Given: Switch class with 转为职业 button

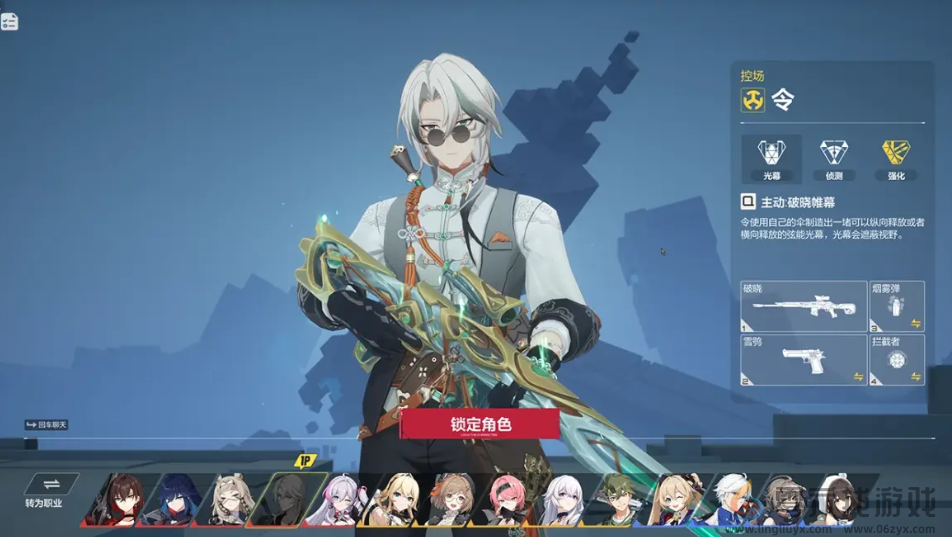Looking at the screenshot, I should tap(44, 490).
